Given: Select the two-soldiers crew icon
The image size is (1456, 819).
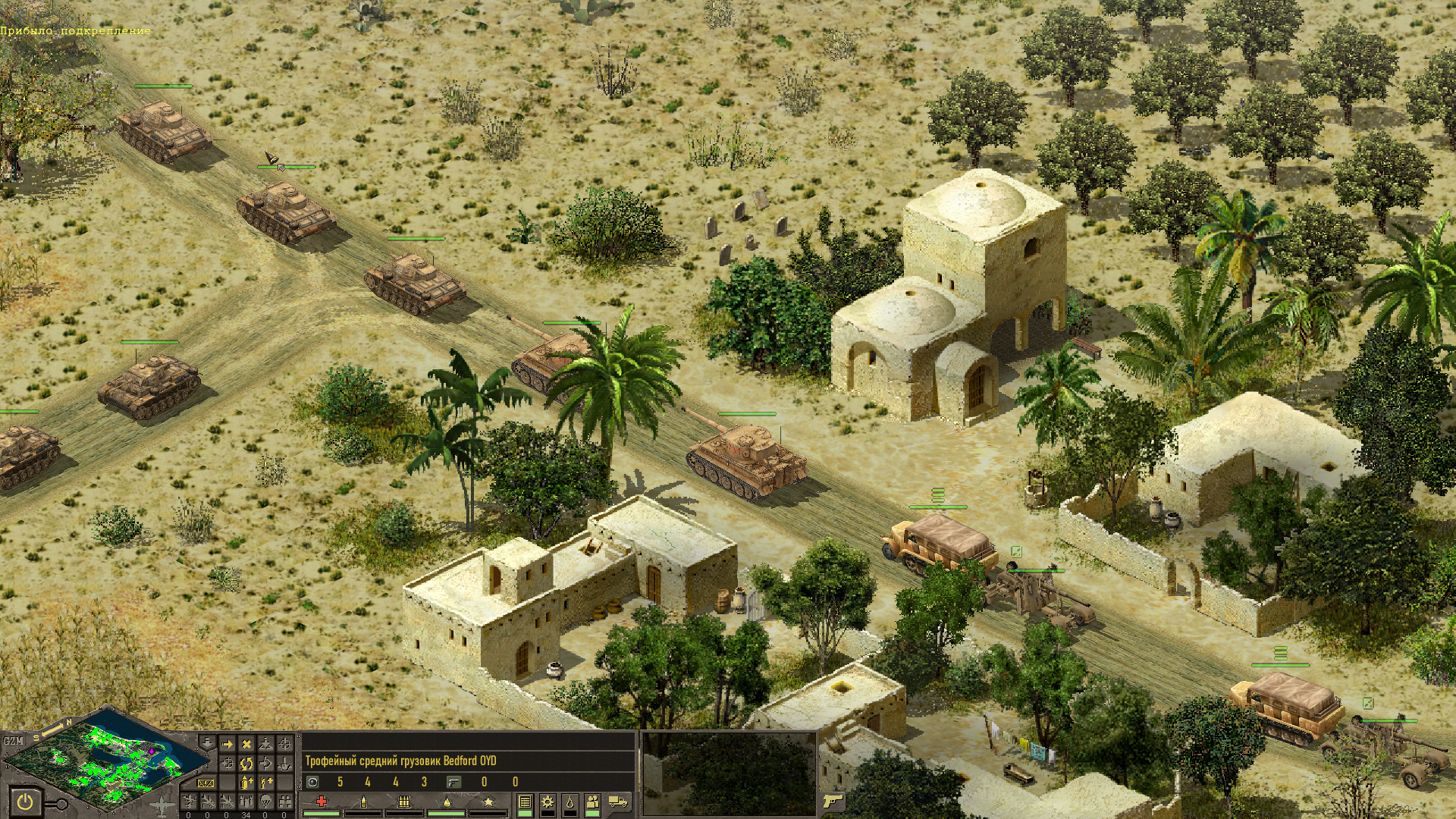Looking at the screenshot, I should [593, 802].
